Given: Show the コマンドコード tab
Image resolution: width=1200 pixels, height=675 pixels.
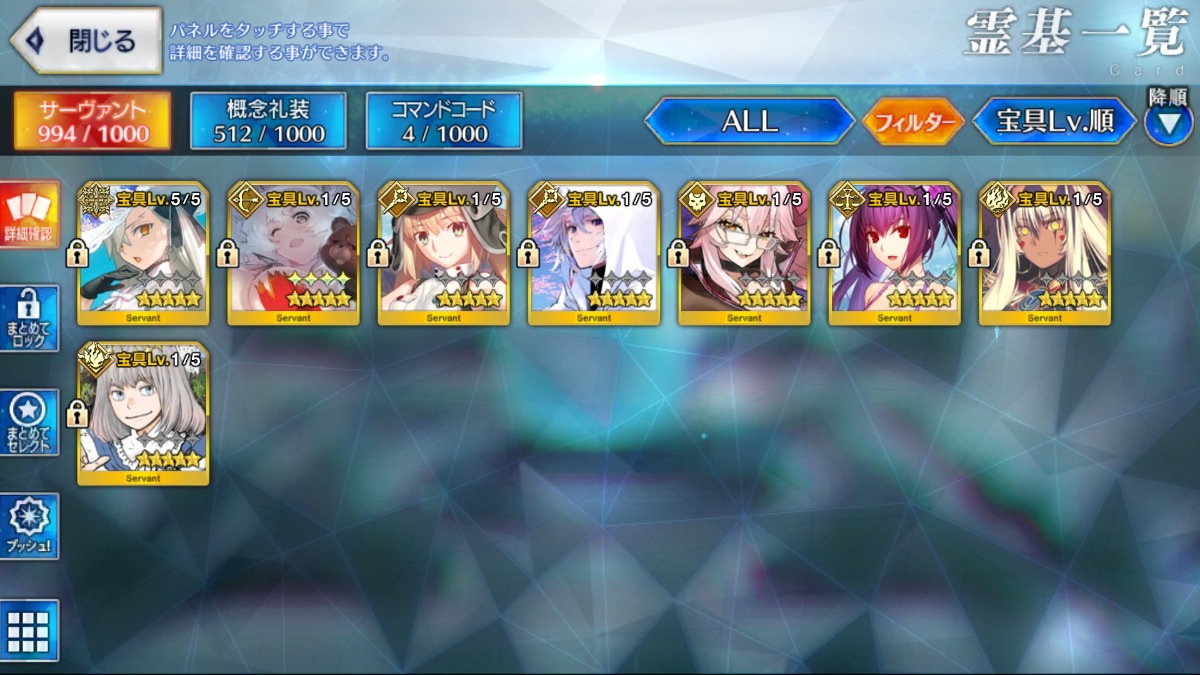Looking at the screenshot, I should coord(444,121).
